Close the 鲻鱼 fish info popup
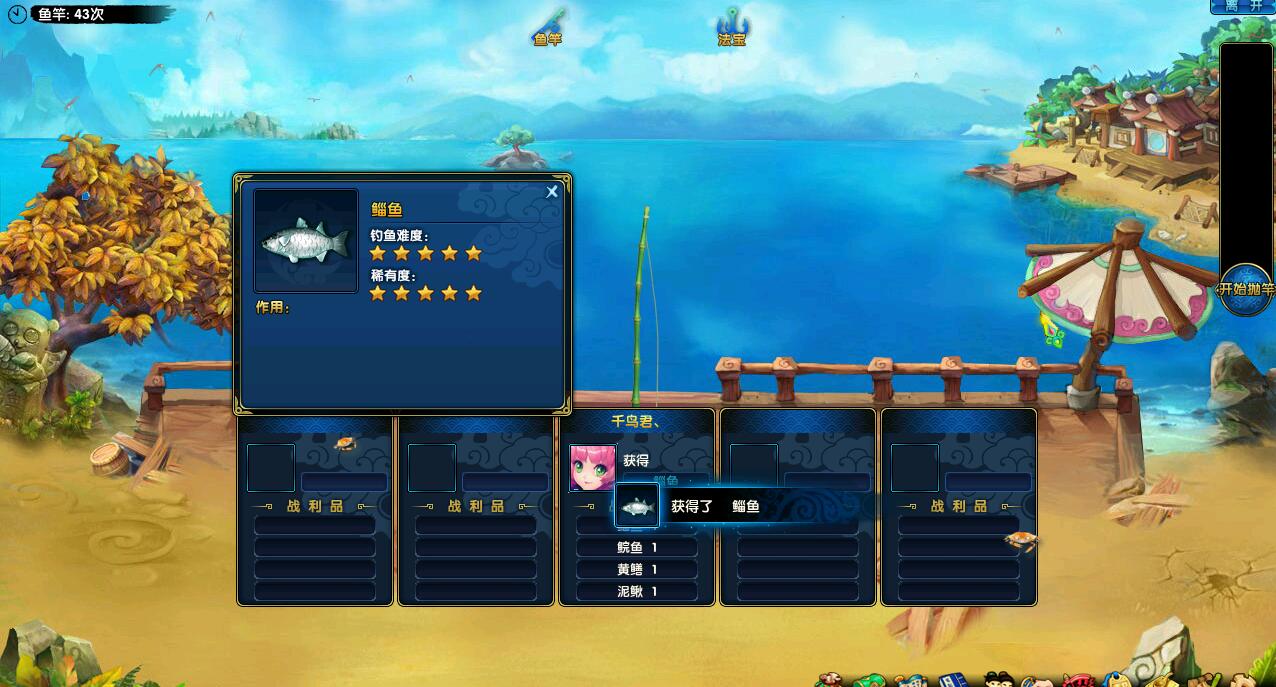The height and width of the screenshot is (687, 1276). pos(552,192)
